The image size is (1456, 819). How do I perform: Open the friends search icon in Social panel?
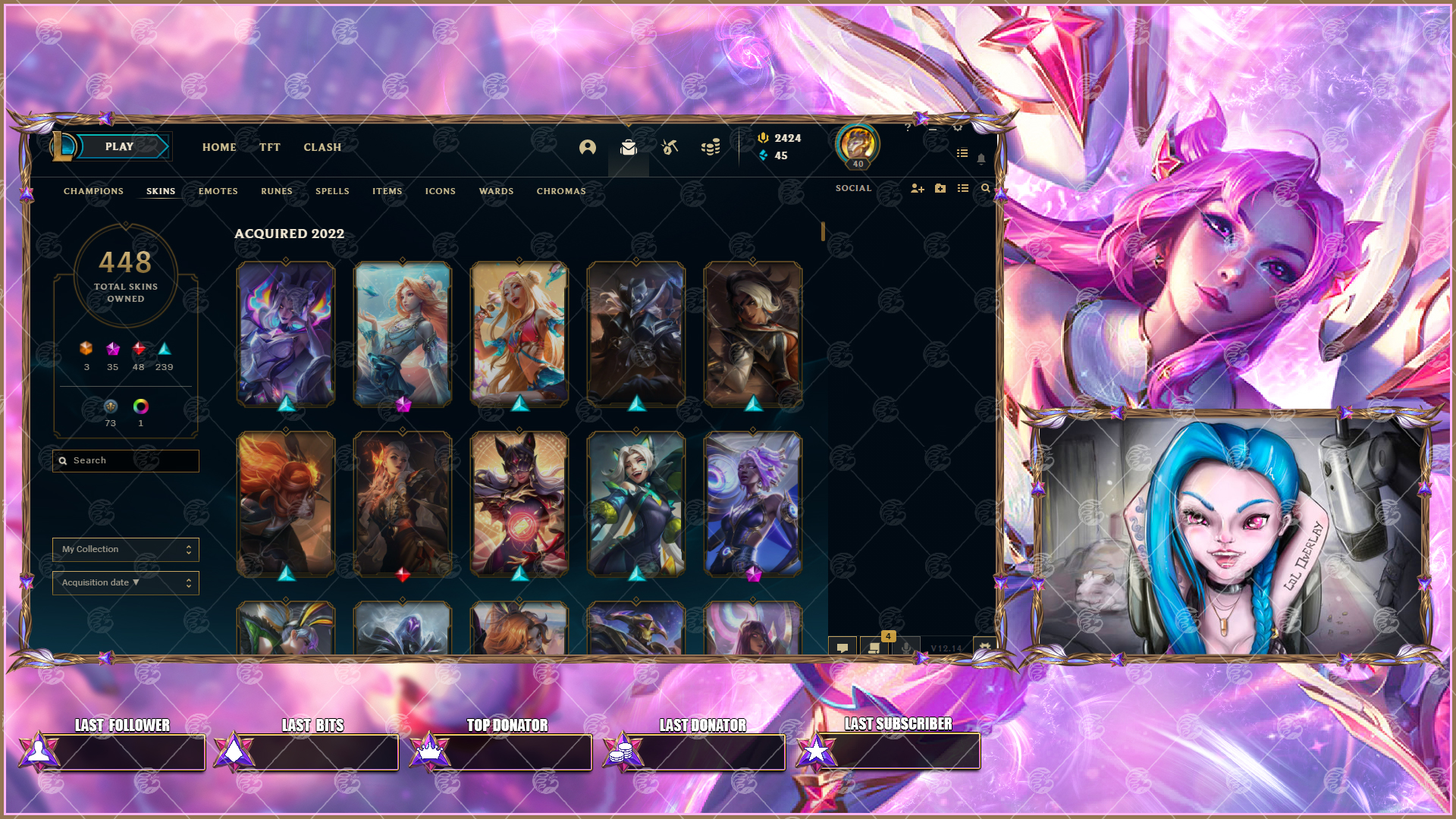pyautogui.click(x=984, y=188)
